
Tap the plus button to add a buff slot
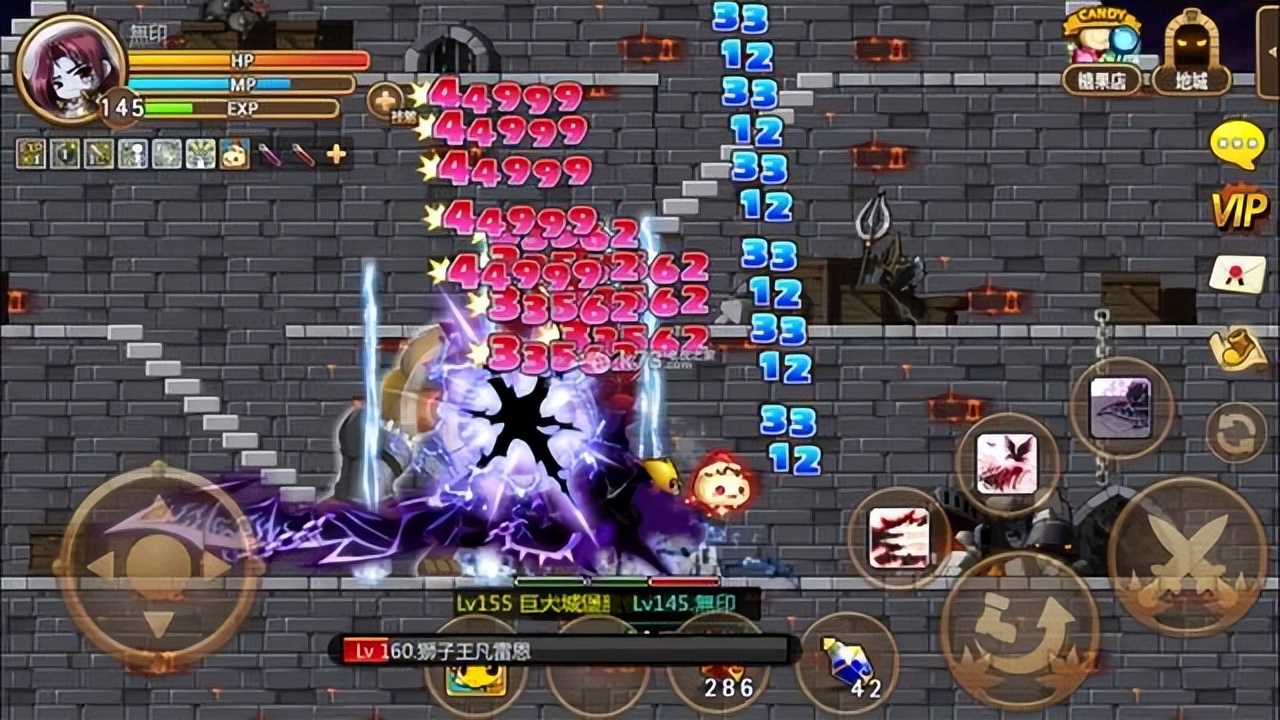pyautogui.click(x=335, y=155)
